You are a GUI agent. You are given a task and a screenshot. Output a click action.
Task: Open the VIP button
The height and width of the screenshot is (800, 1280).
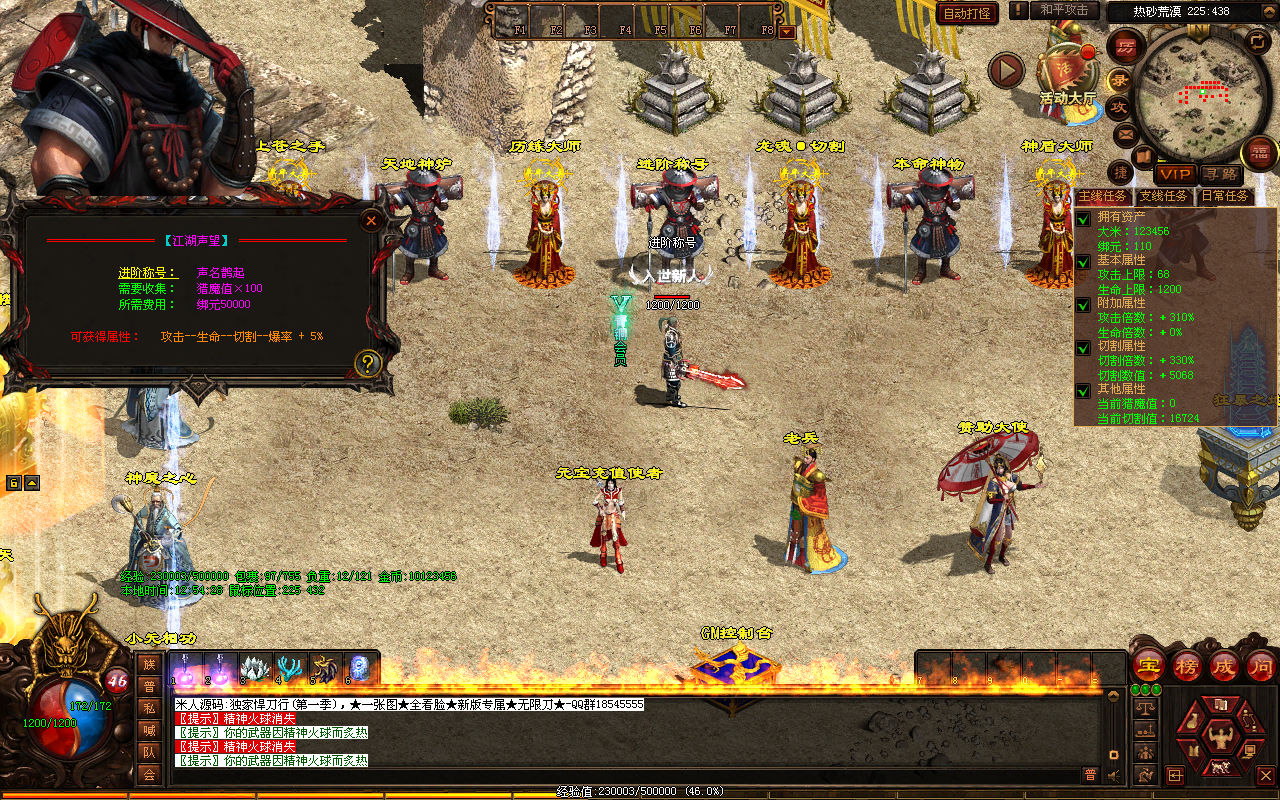(1175, 174)
